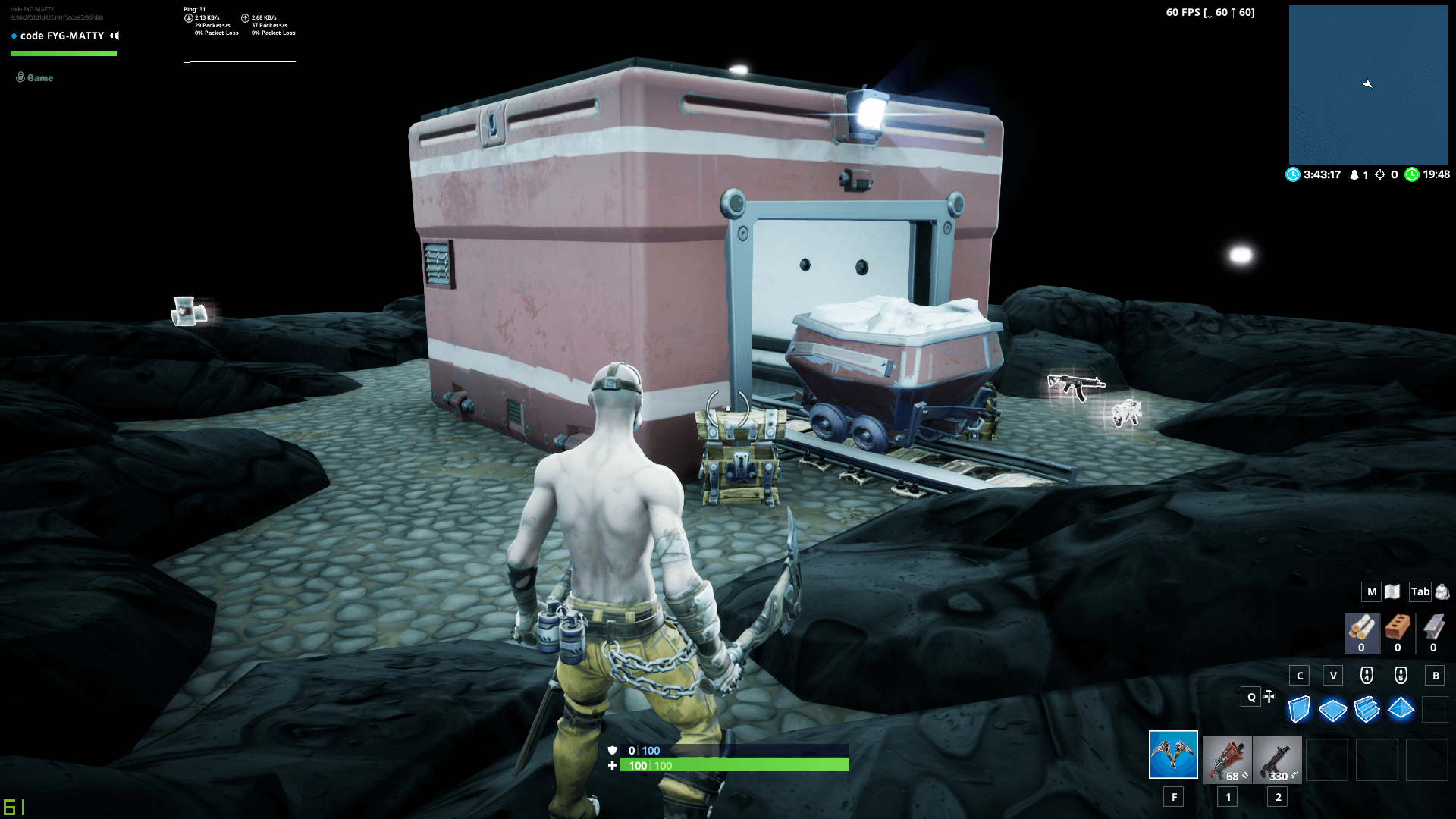Click the code FYG-MATTY player name
Viewport: 1456px width, 819px height.
[x=62, y=36]
